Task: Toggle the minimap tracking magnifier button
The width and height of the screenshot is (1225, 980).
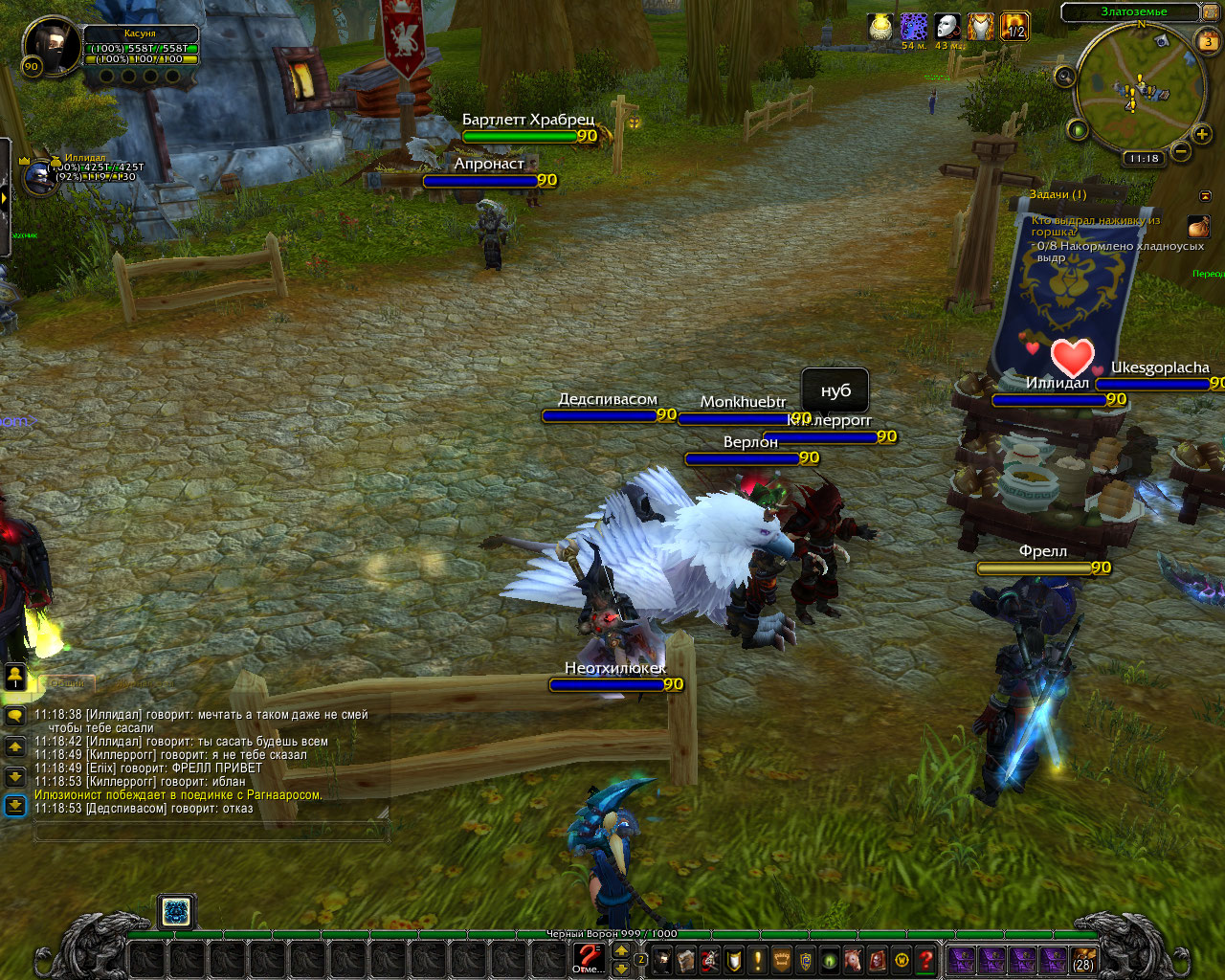Action: (1064, 77)
